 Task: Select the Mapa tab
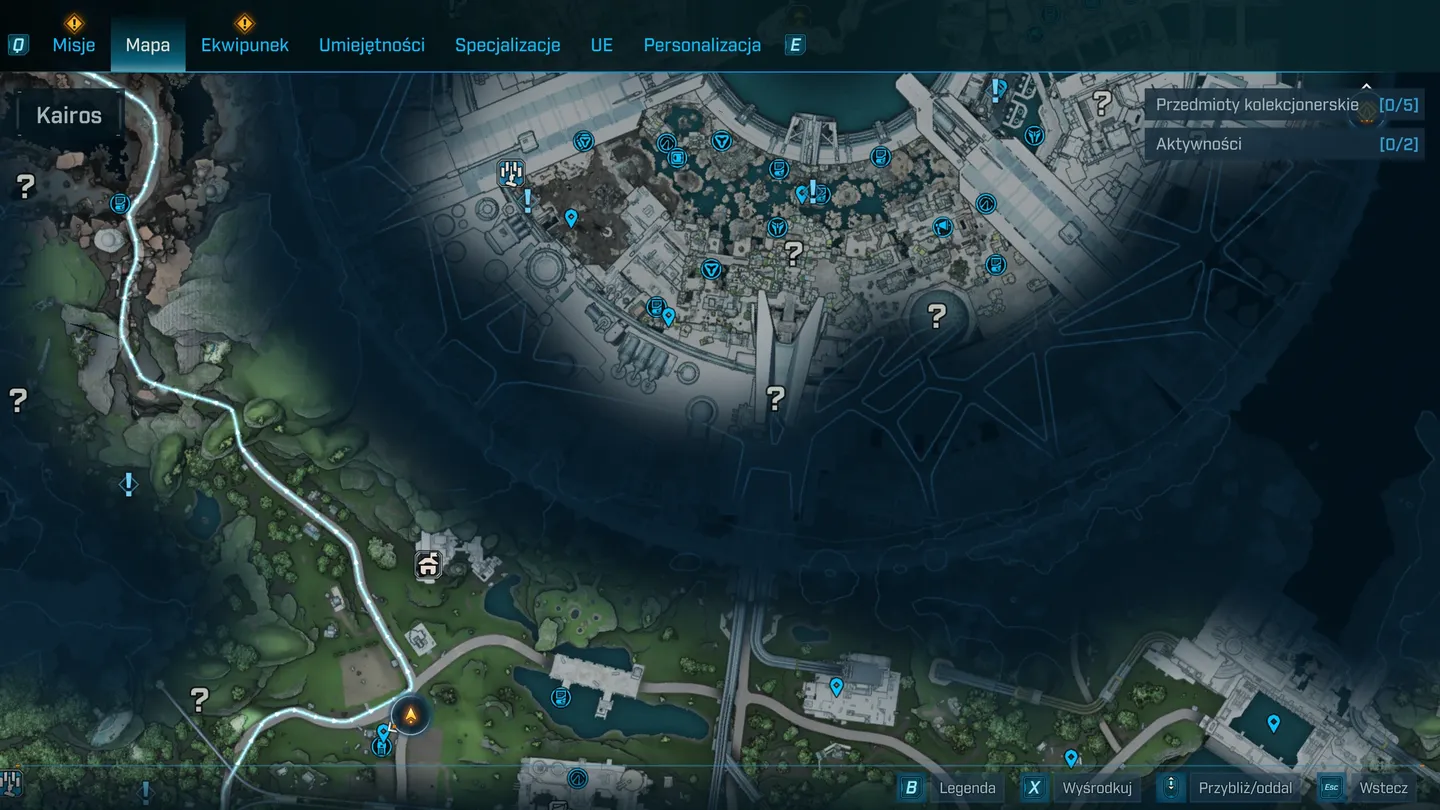click(148, 45)
